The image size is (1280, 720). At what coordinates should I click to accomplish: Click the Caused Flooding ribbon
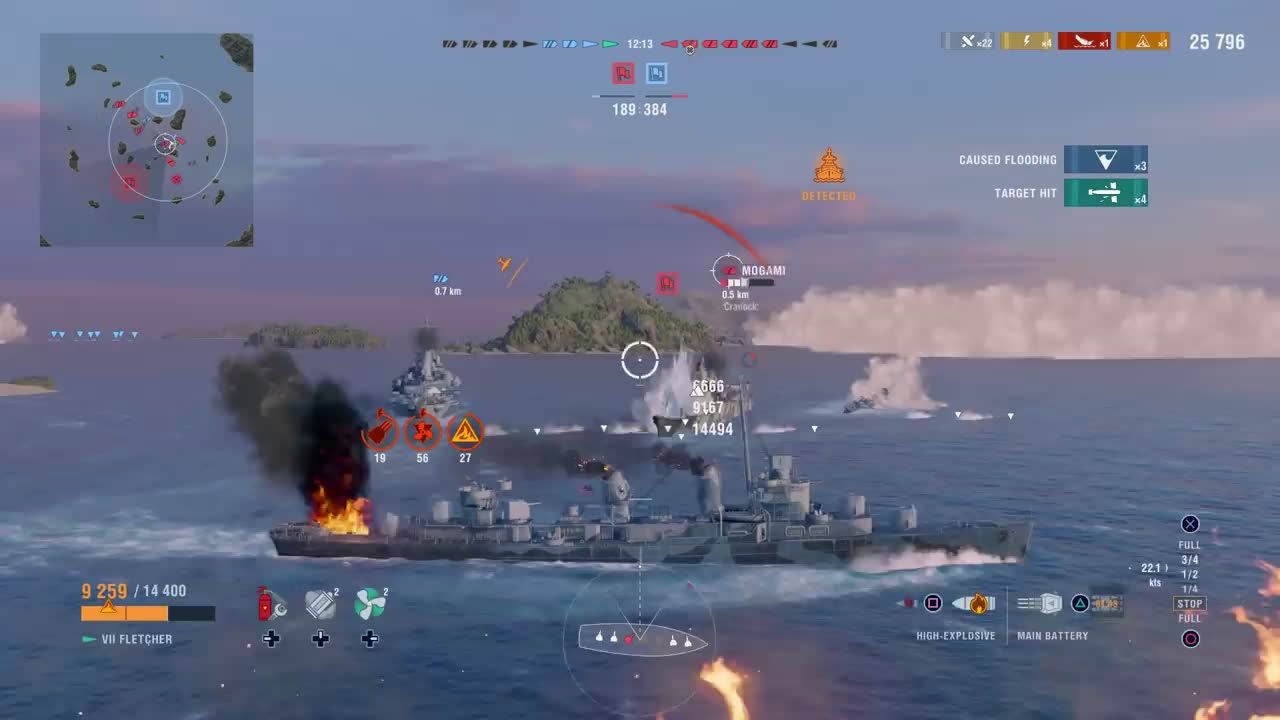(x=1105, y=160)
